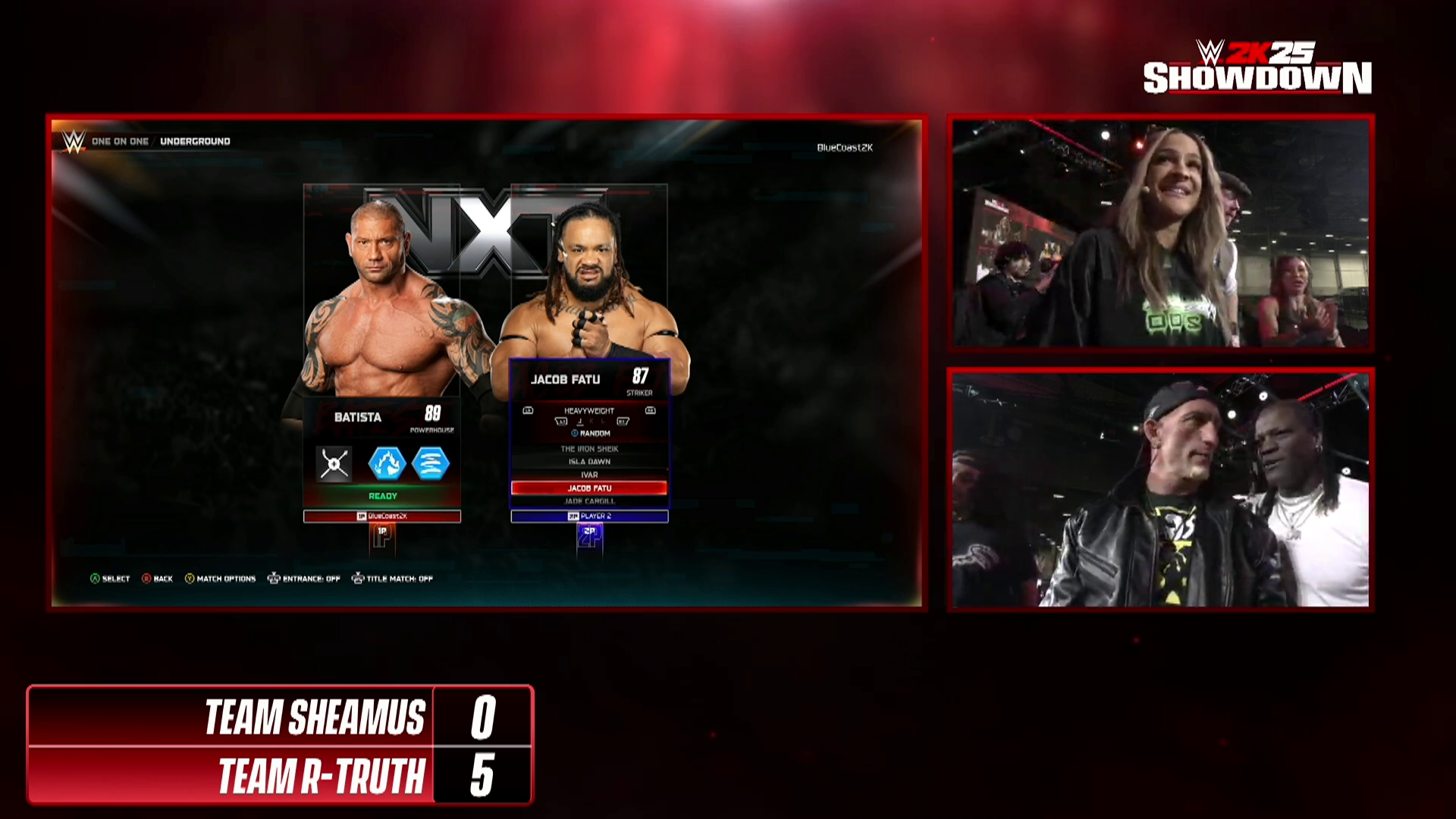1456x819 pixels.
Task: Click the Heavyweight roster category selector
Action: pos(589,411)
